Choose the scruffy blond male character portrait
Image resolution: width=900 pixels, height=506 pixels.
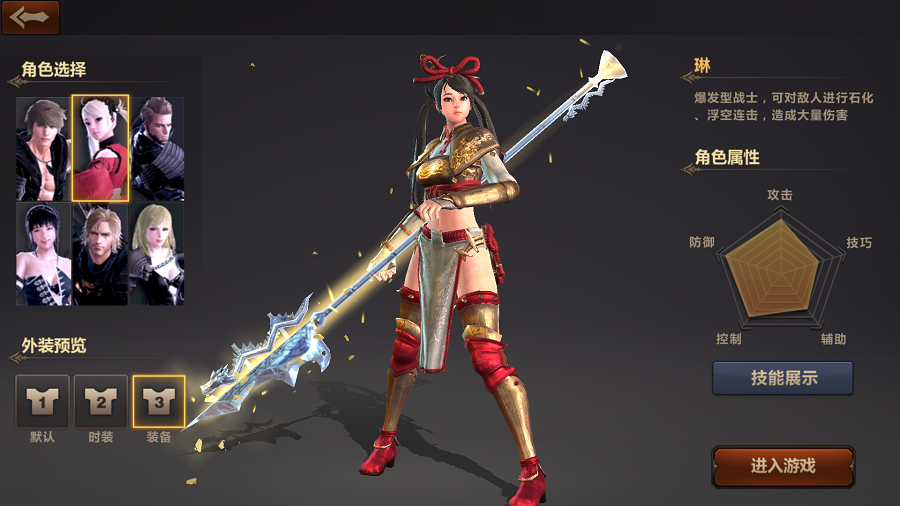[100, 254]
